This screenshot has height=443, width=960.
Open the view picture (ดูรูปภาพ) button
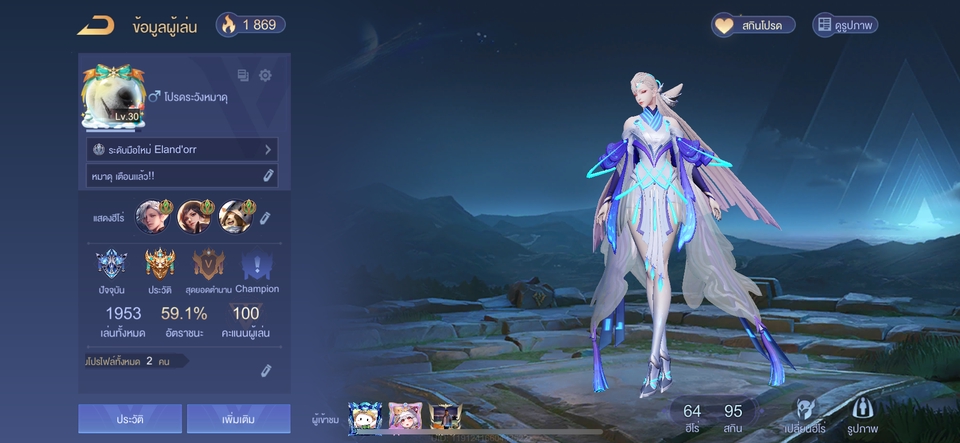(x=845, y=25)
